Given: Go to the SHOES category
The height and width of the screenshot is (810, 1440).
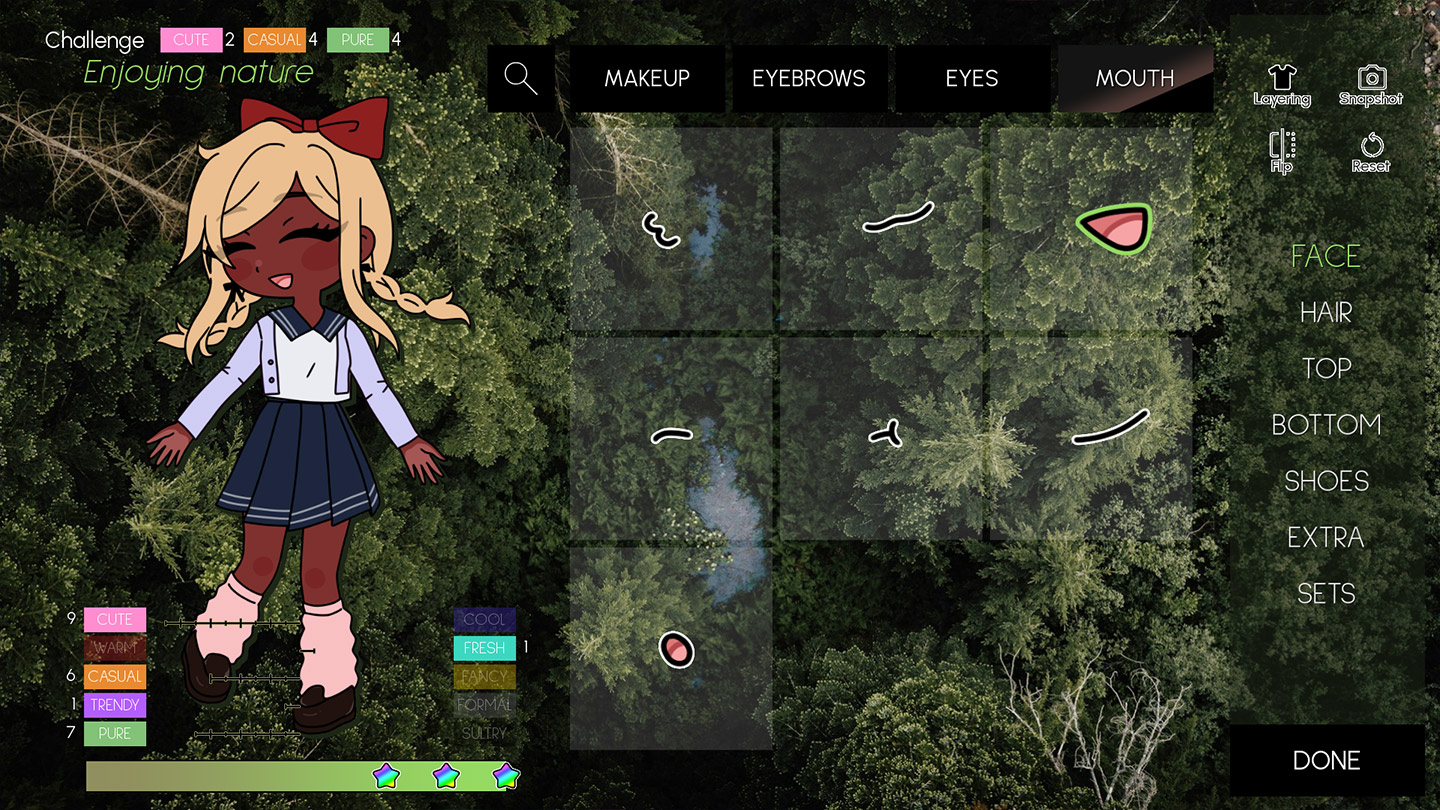Looking at the screenshot, I should (x=1326, y=481).
